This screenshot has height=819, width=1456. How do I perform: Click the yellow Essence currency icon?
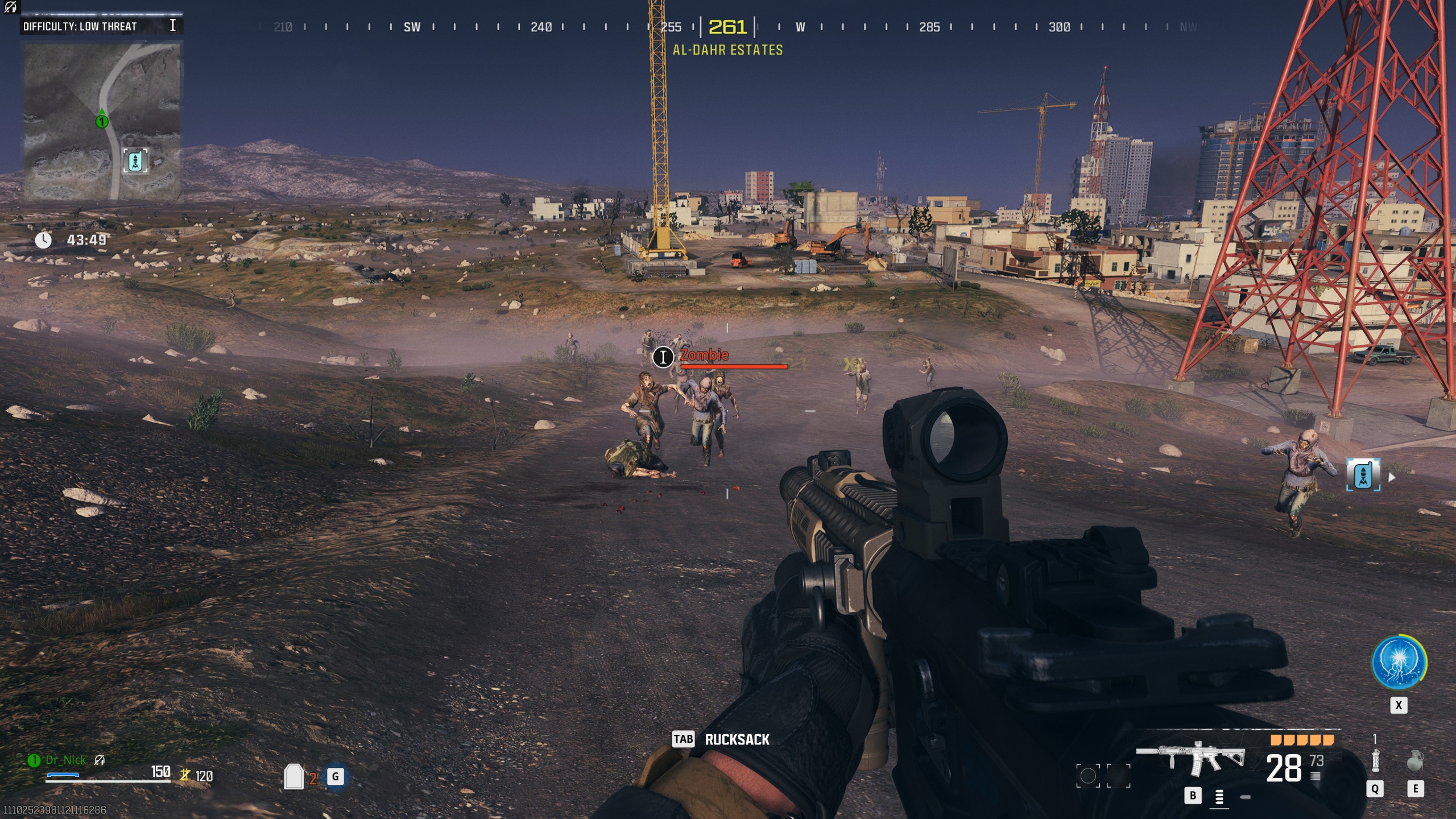[185, 775]
